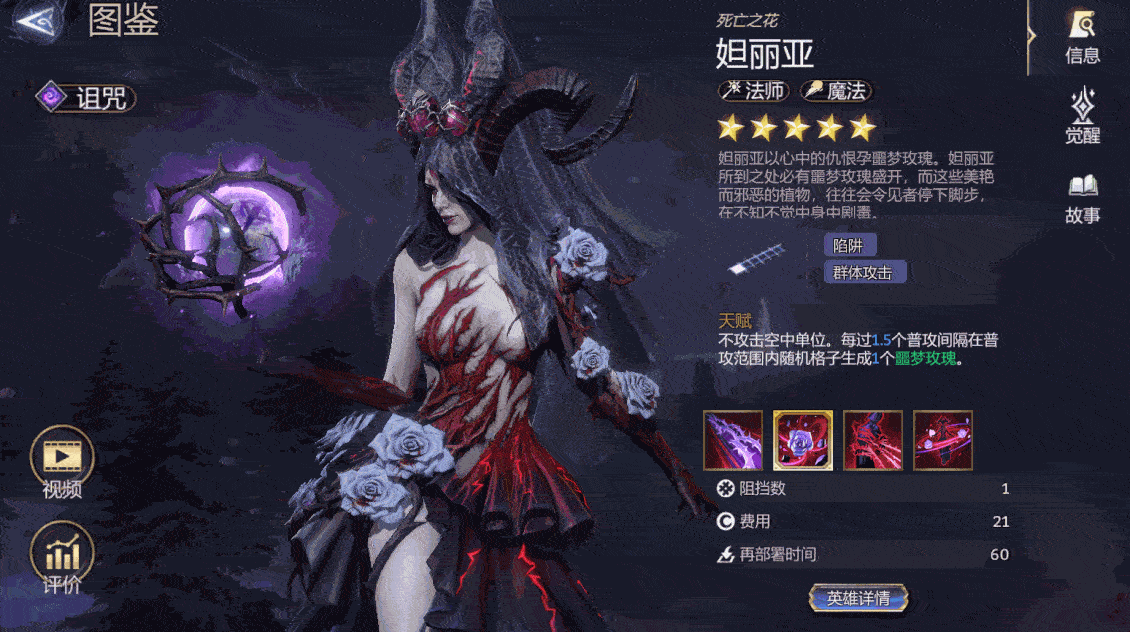This screenshot has width=1130, height=632.
Task: Check the 诅咒 curse faction badge
Action: point(86,98)
